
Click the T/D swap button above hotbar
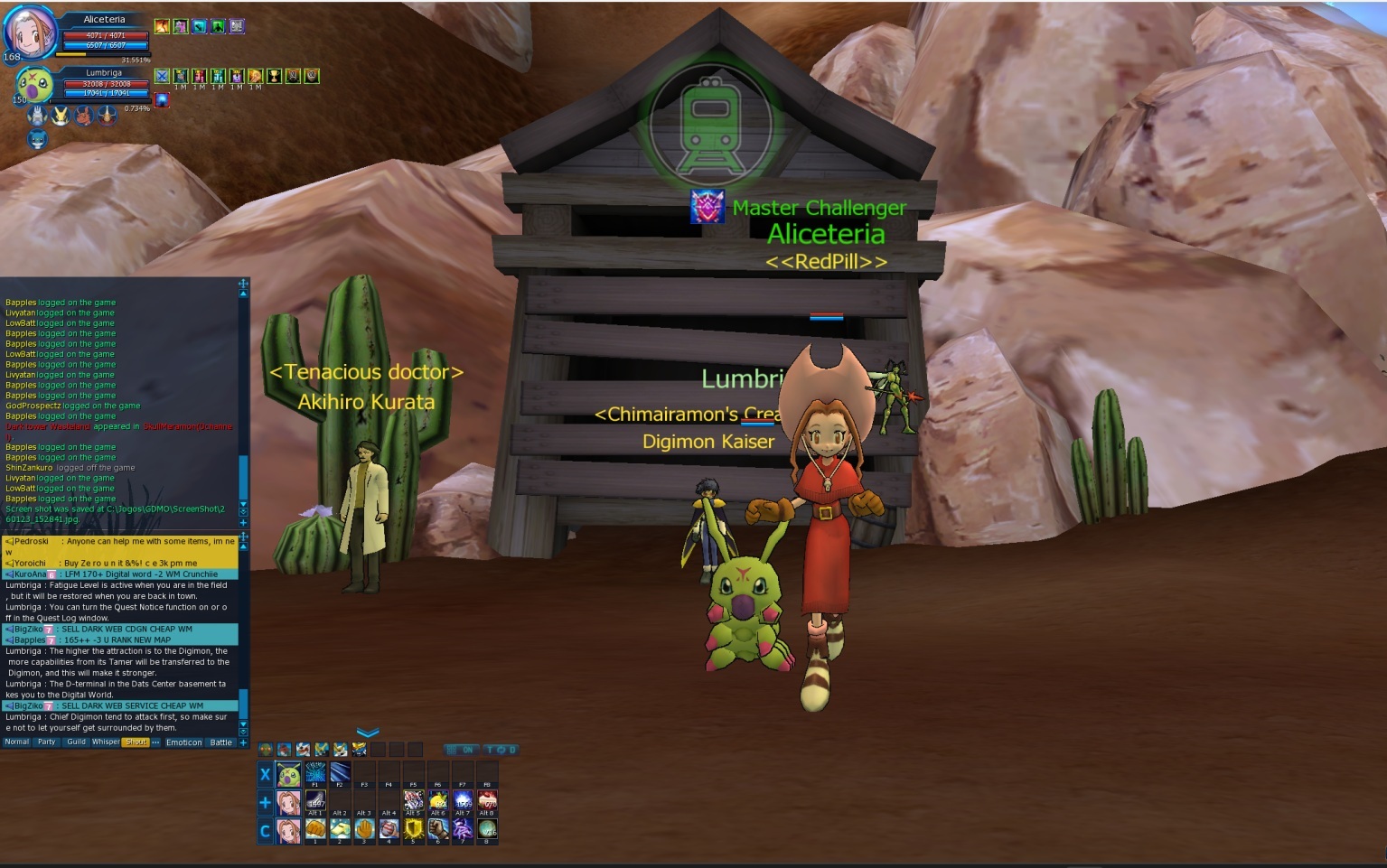pos(501,750)
